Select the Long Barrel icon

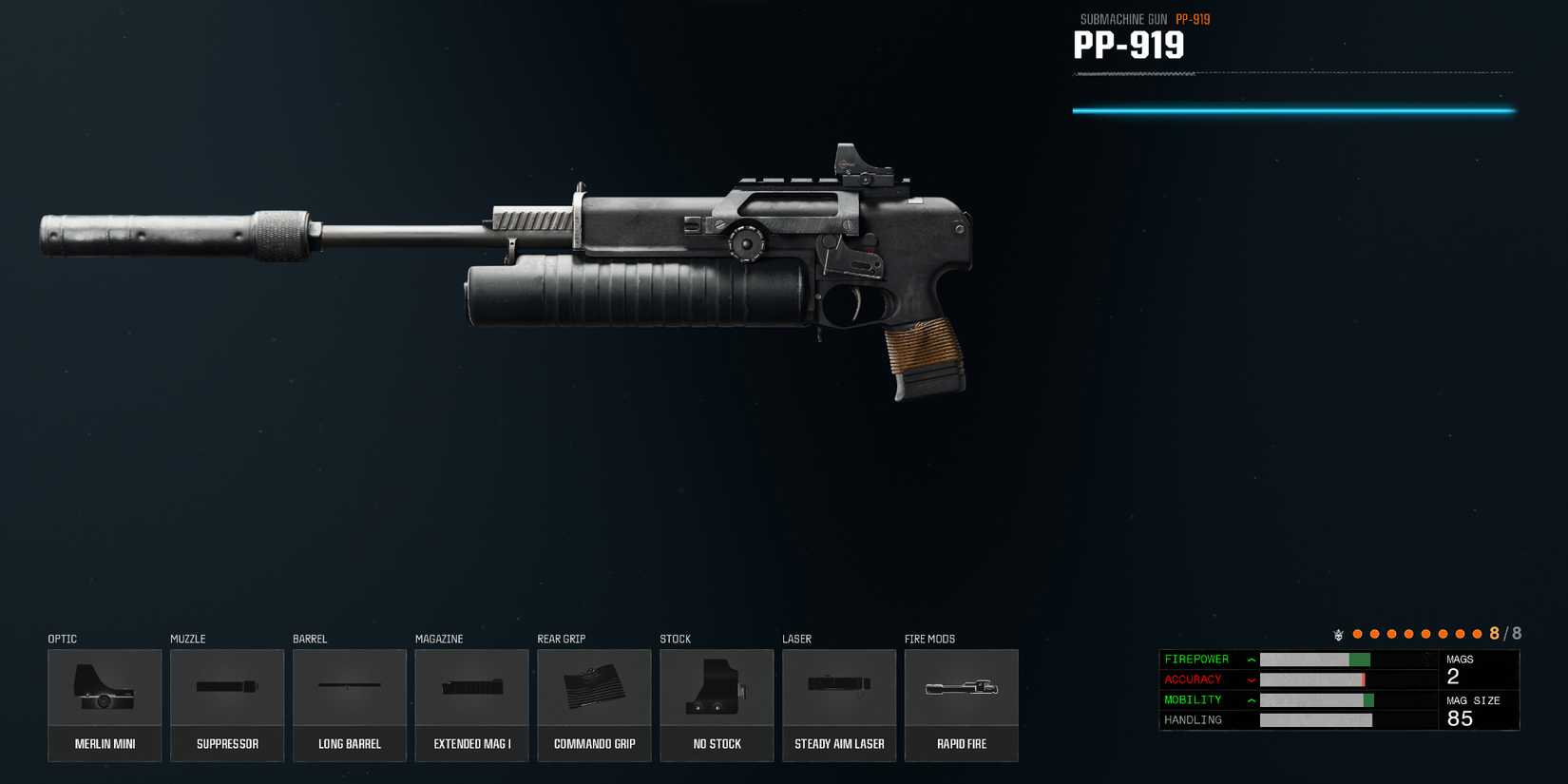[349, 686]
